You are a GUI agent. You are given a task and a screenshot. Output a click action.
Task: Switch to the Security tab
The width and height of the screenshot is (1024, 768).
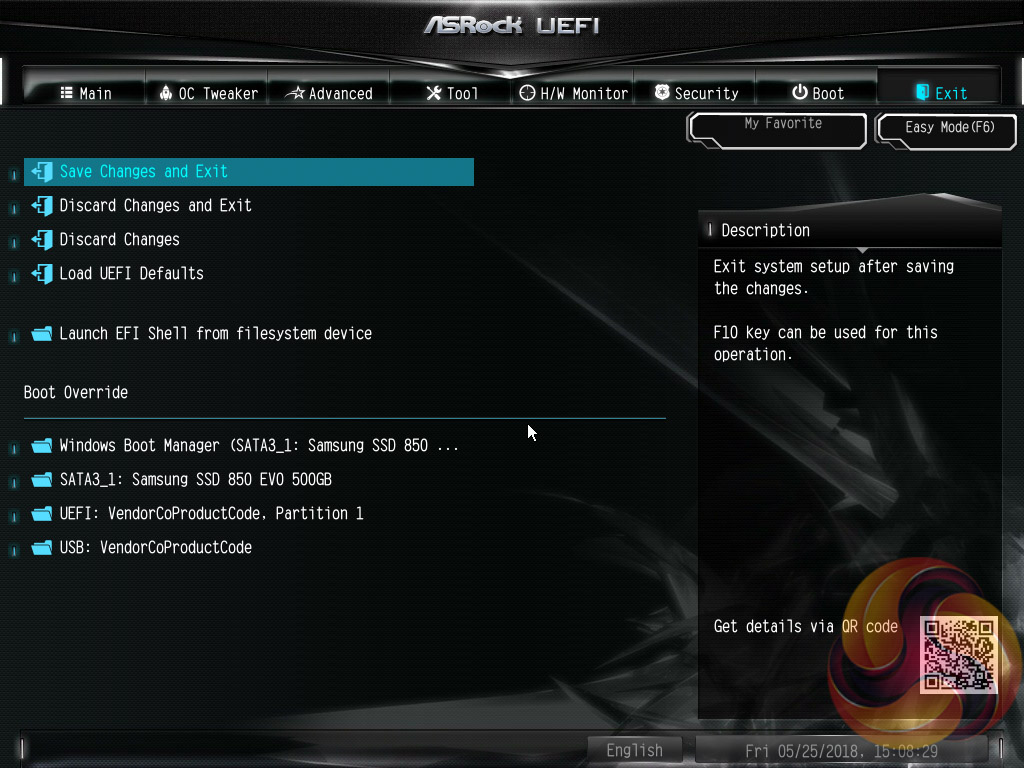696,93
